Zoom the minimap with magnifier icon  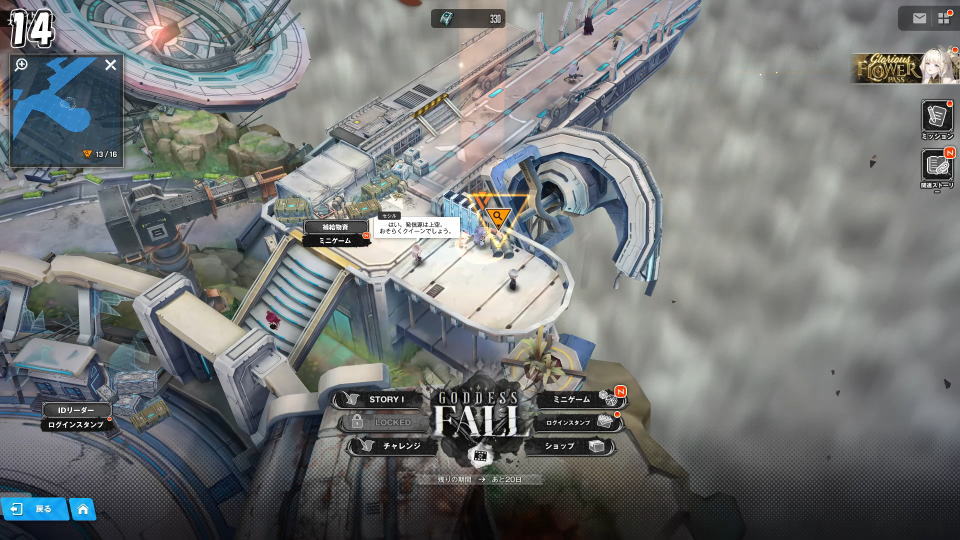pyautogui.click(x=22, y=65)
